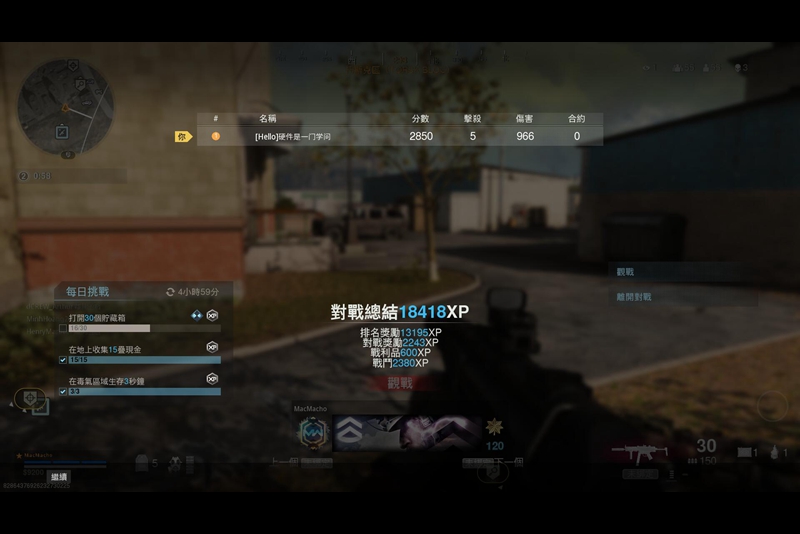
Task: Click the 擊殺 kills column header
Action: click(x=473, y=119)
